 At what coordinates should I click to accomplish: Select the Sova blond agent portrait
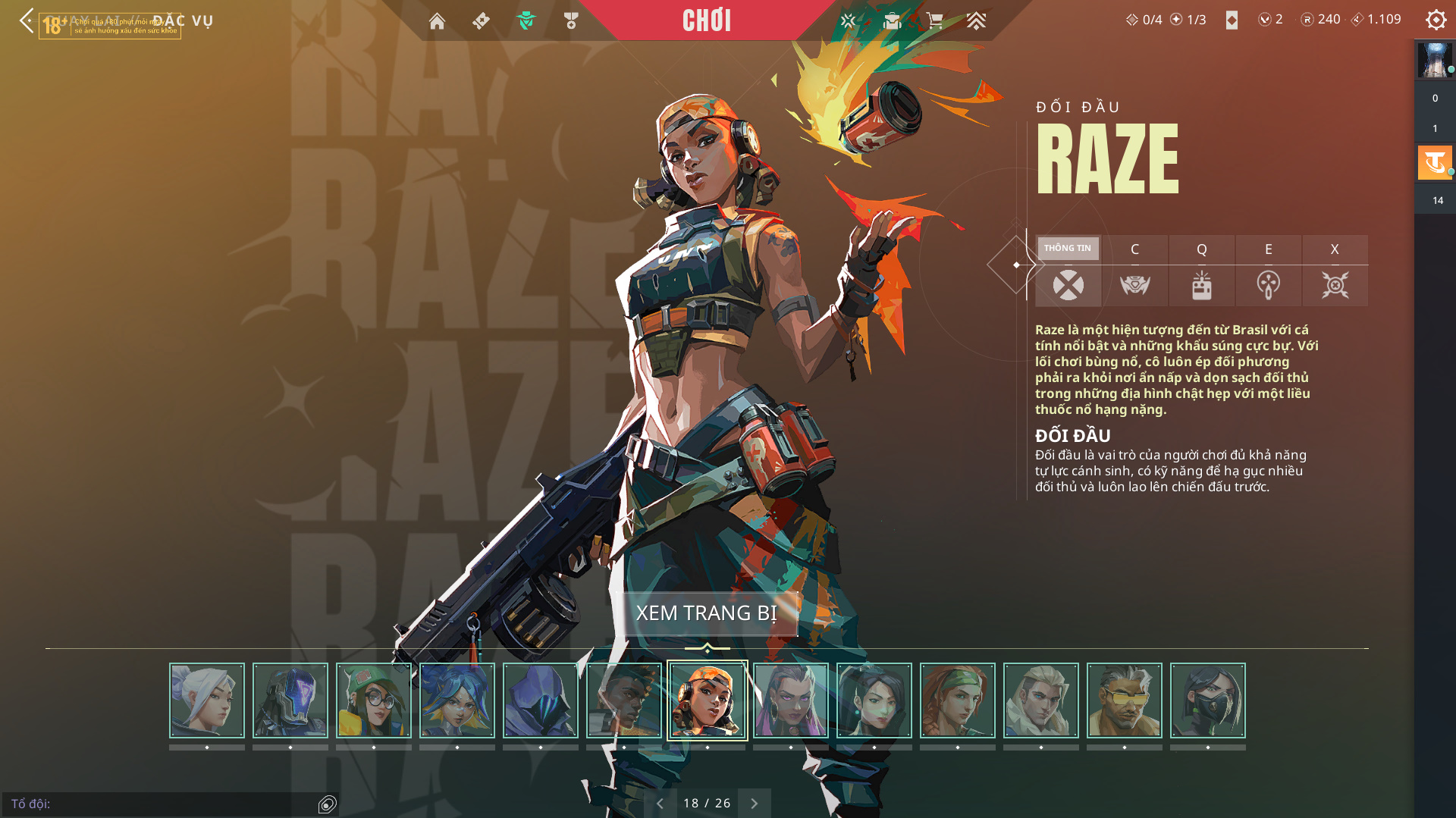[1041, 700]
